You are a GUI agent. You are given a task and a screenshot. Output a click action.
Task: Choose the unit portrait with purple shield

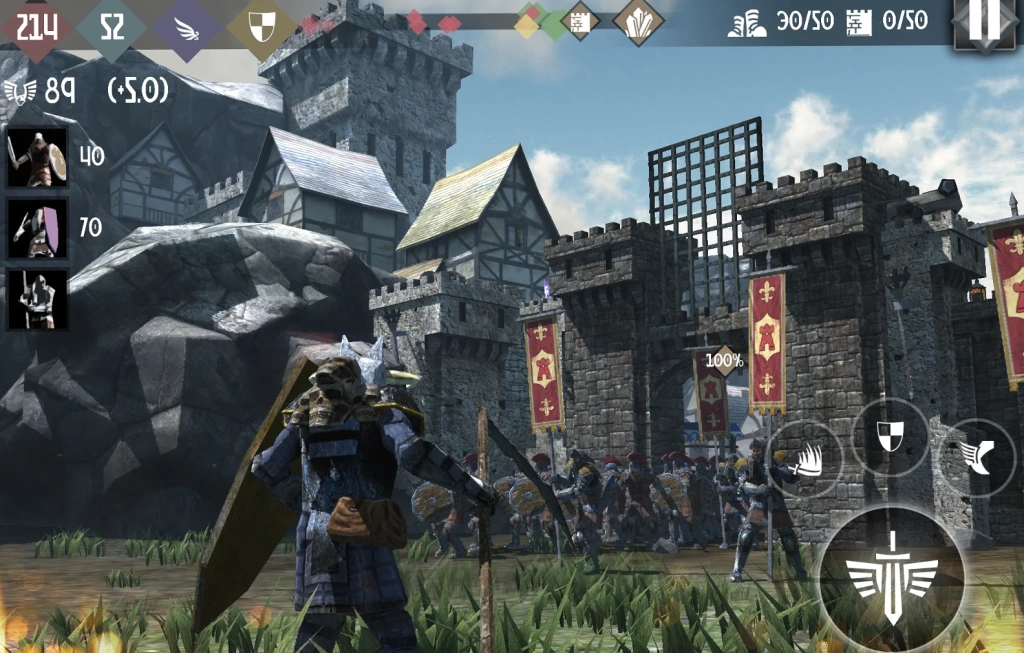tap(38, 228)
